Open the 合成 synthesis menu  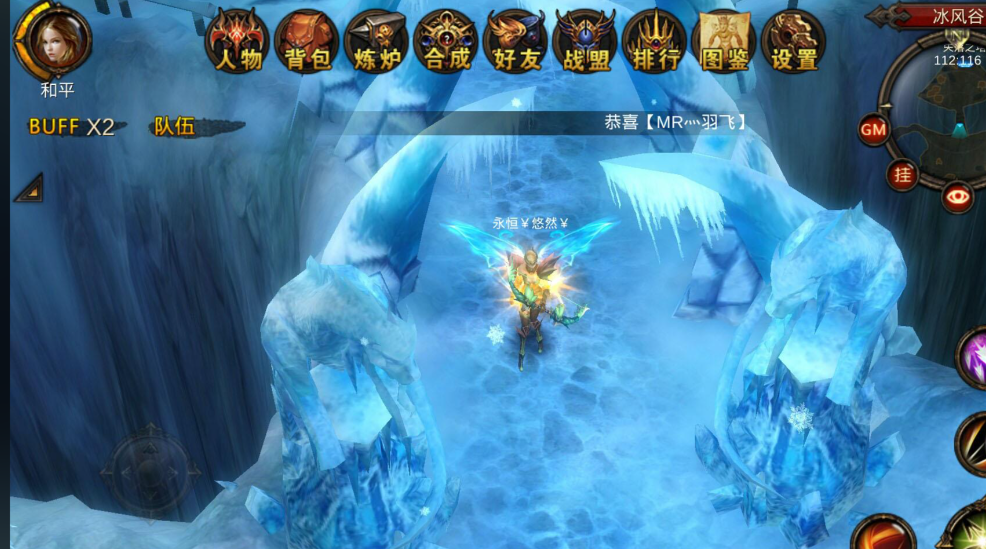point(447,42)
